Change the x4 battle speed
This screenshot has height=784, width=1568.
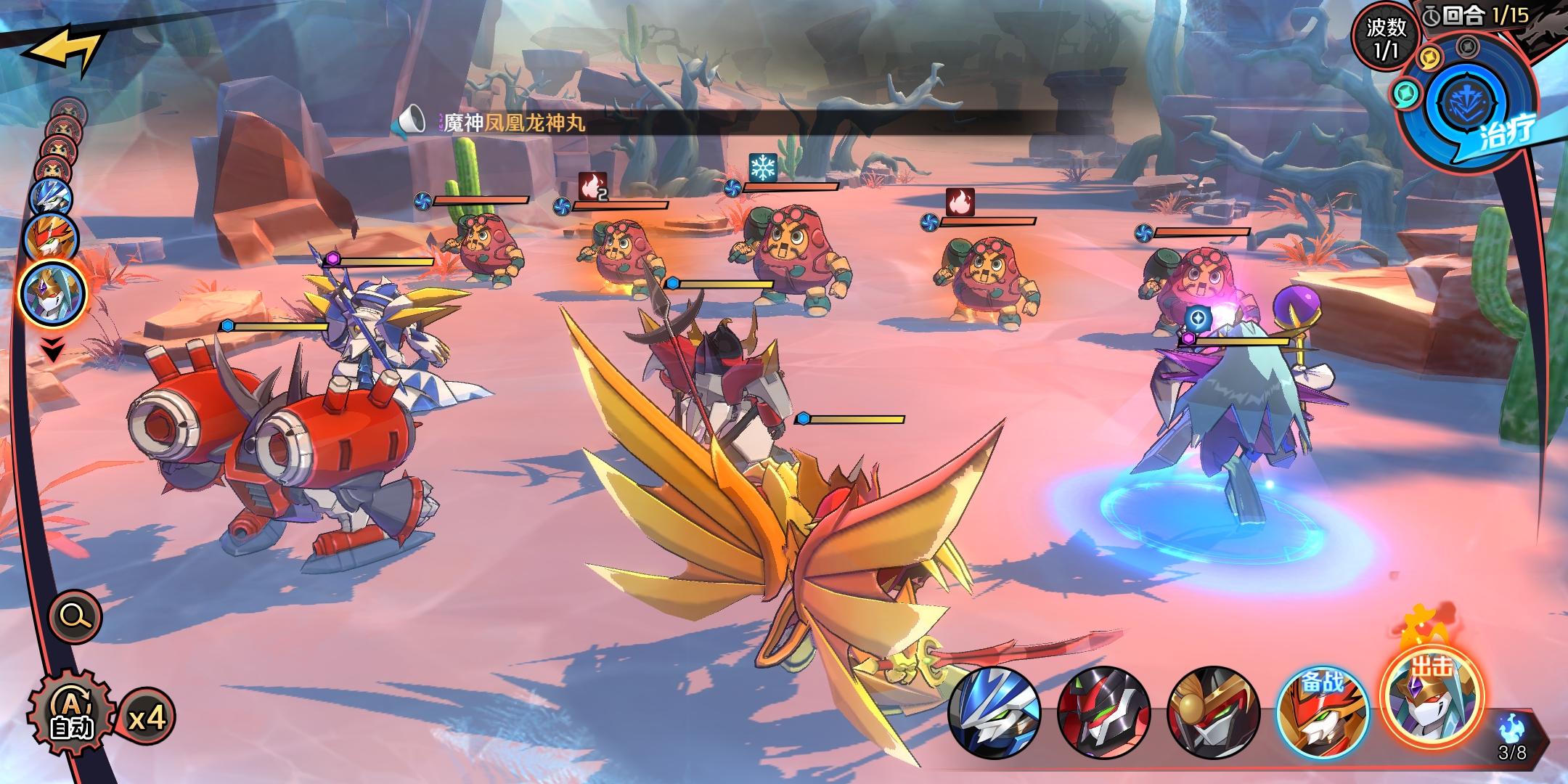point(147,718)
